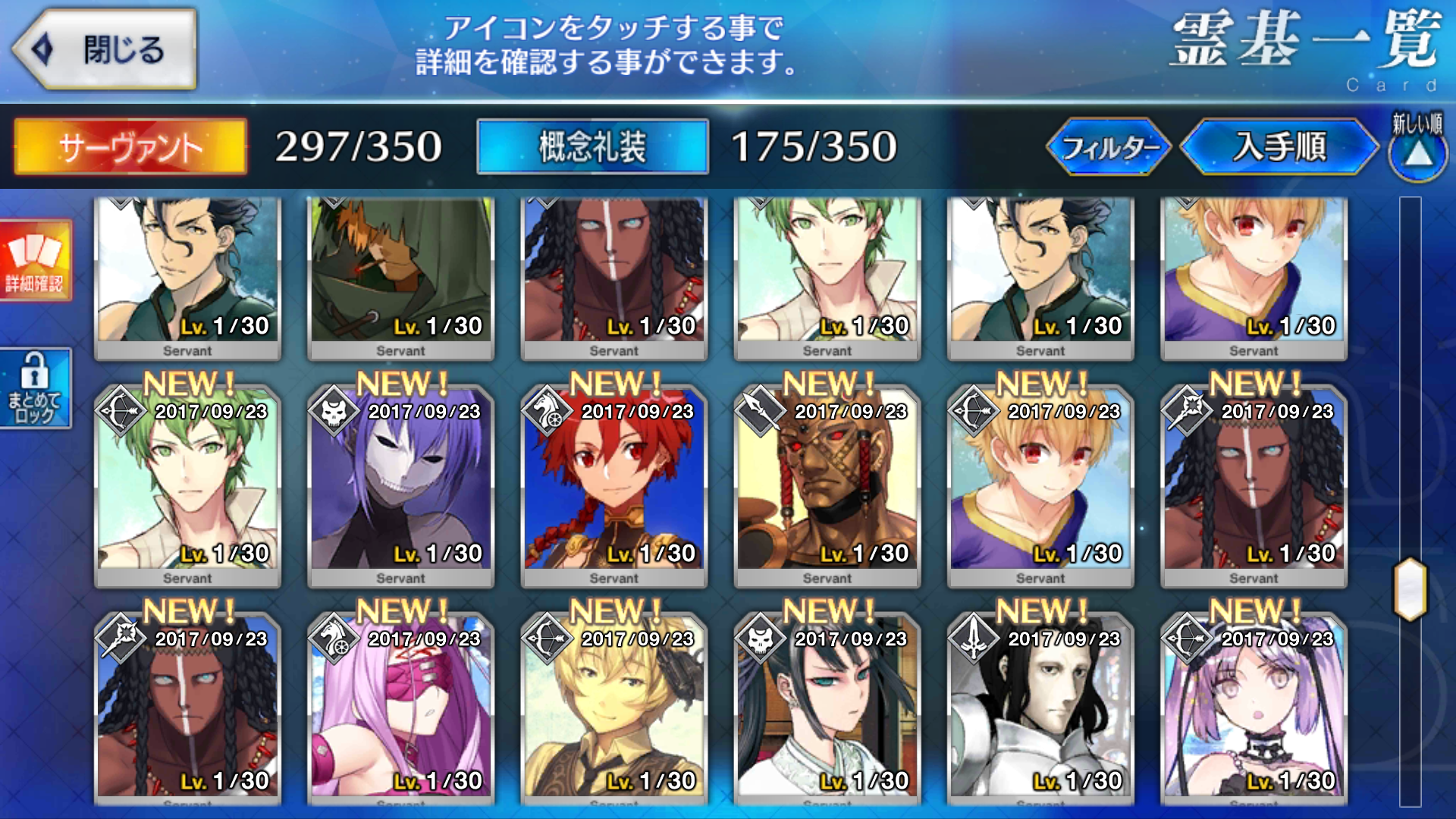Switch to the 概念礼装 tab
This screenshot has width=1456, height=819.
592,146
